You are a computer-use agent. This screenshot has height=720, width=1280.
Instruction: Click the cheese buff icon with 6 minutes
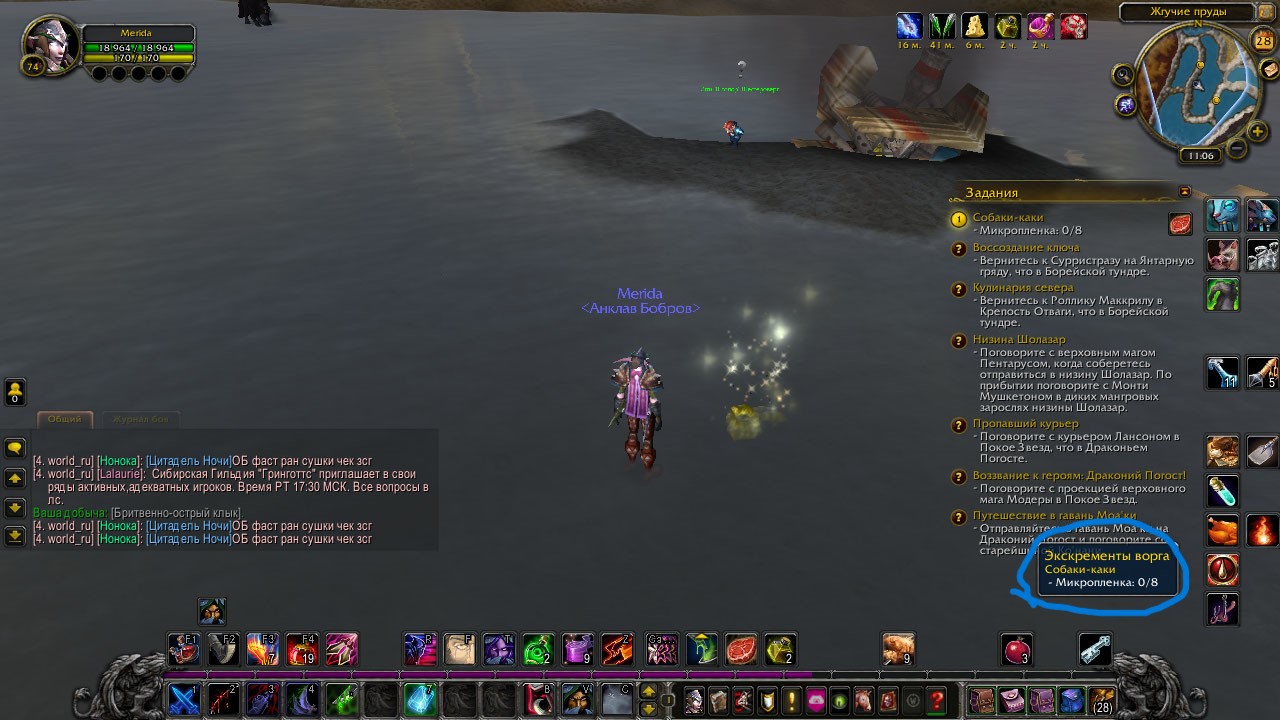(975, 26)
